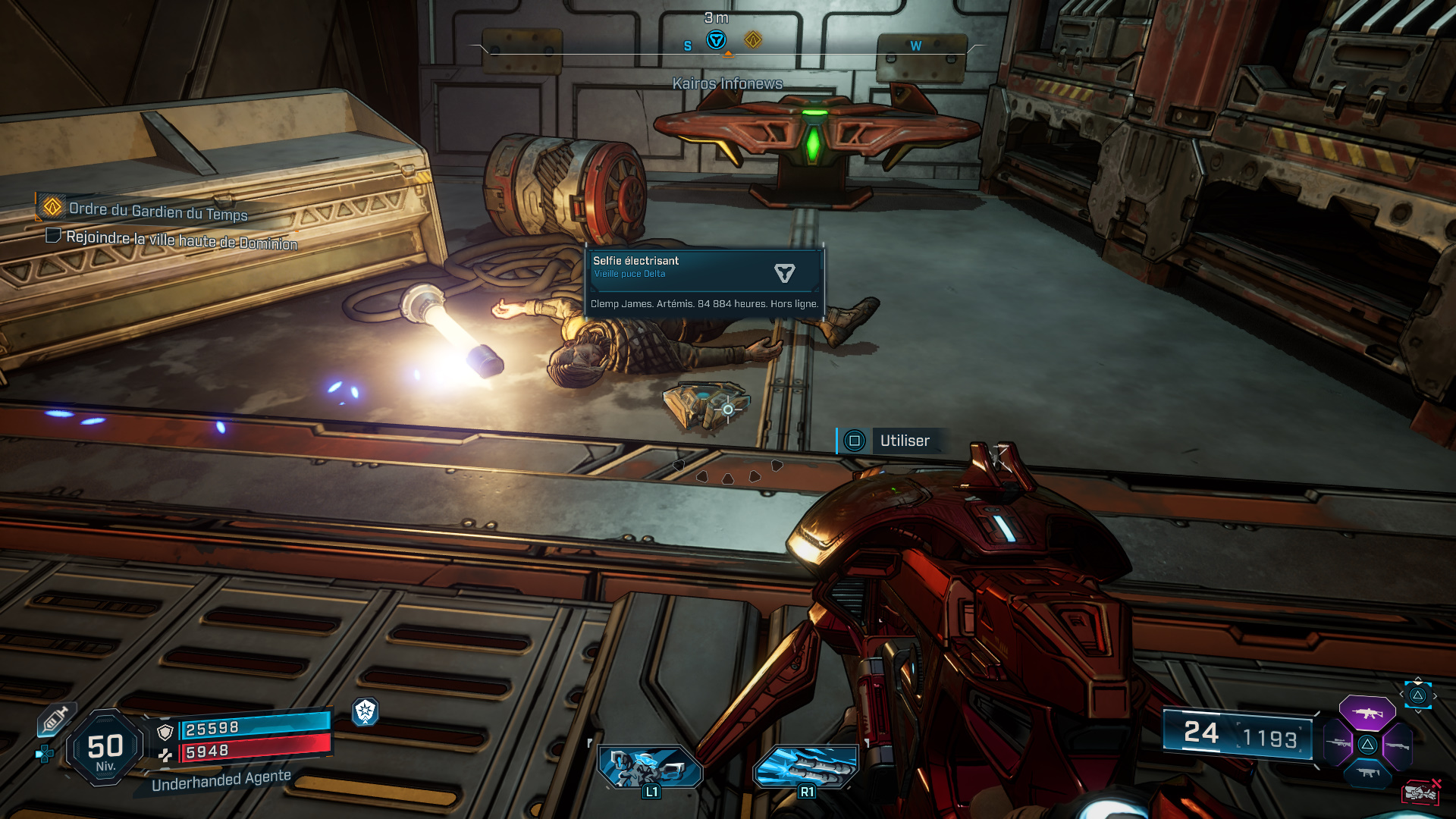Trigger the missile barrage ability icon

point(806,767)
